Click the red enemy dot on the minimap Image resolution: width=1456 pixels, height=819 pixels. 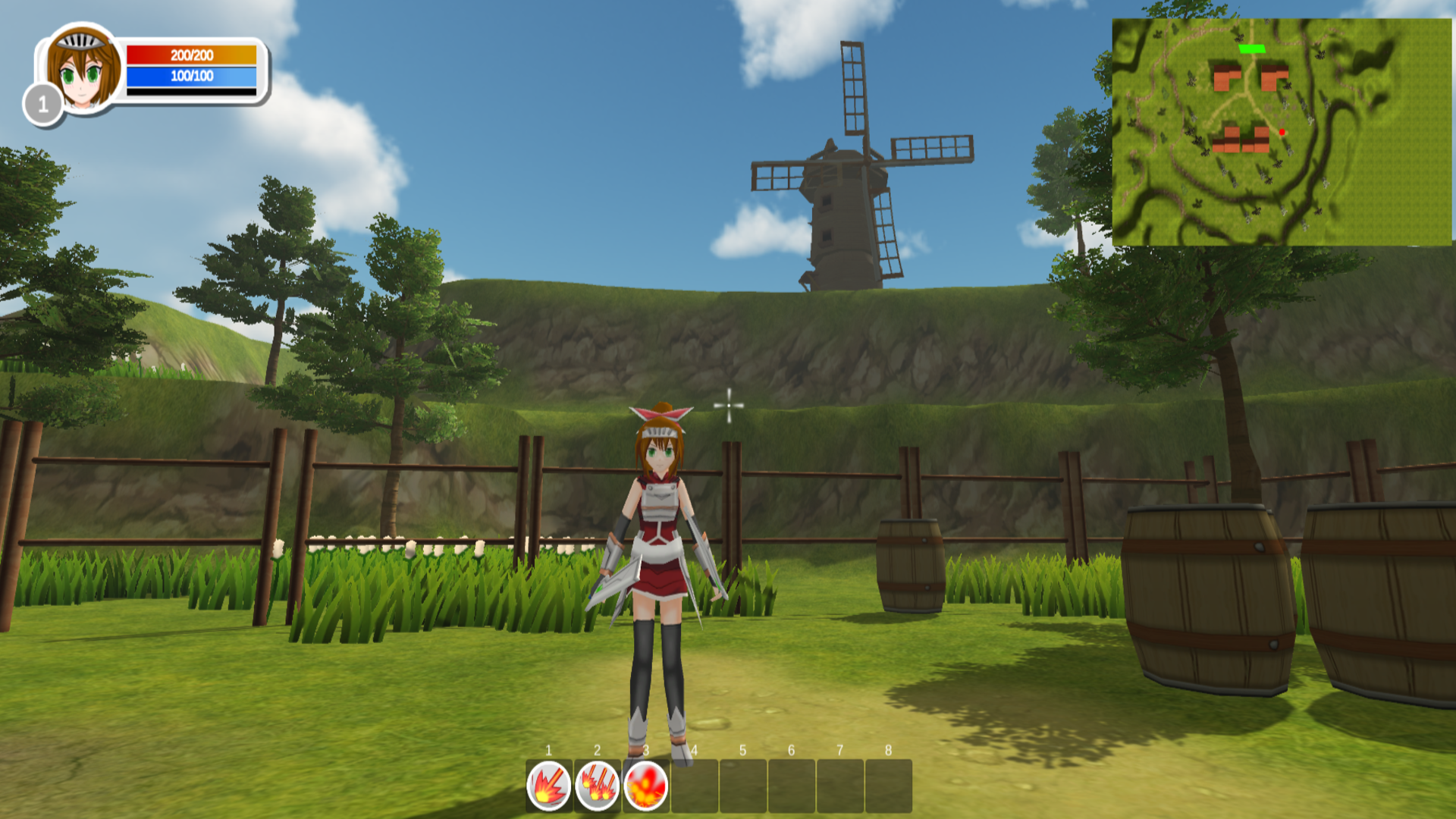tap(1282, 132)
